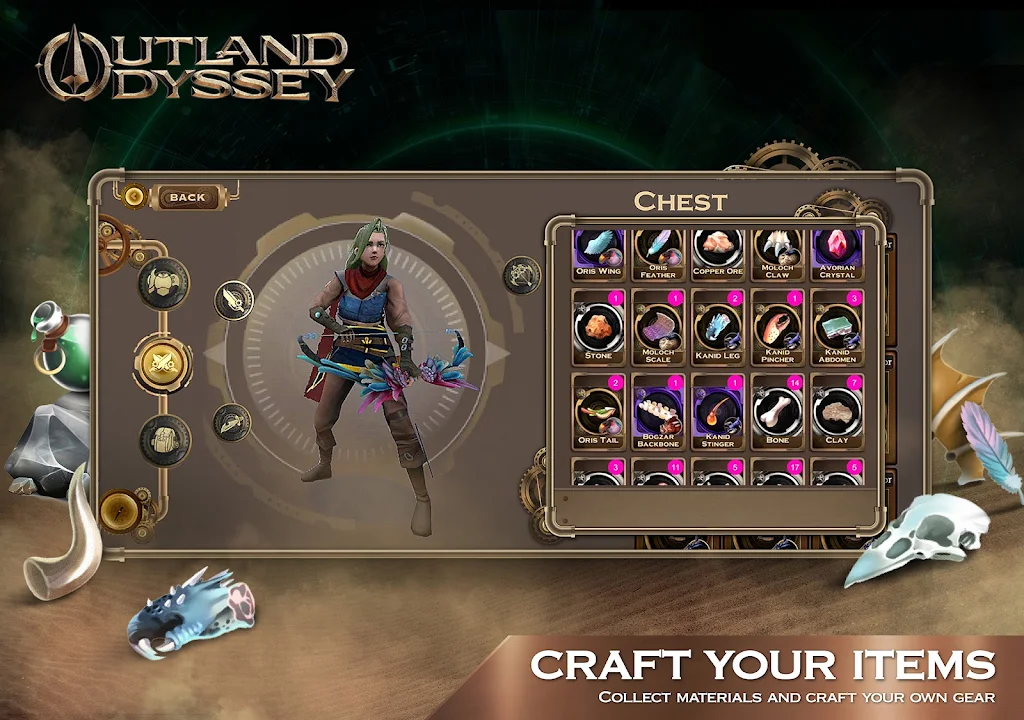This screenshot has height=720, width=1024.
Task: Pick the Avorian Crystal
Action: 837,253
